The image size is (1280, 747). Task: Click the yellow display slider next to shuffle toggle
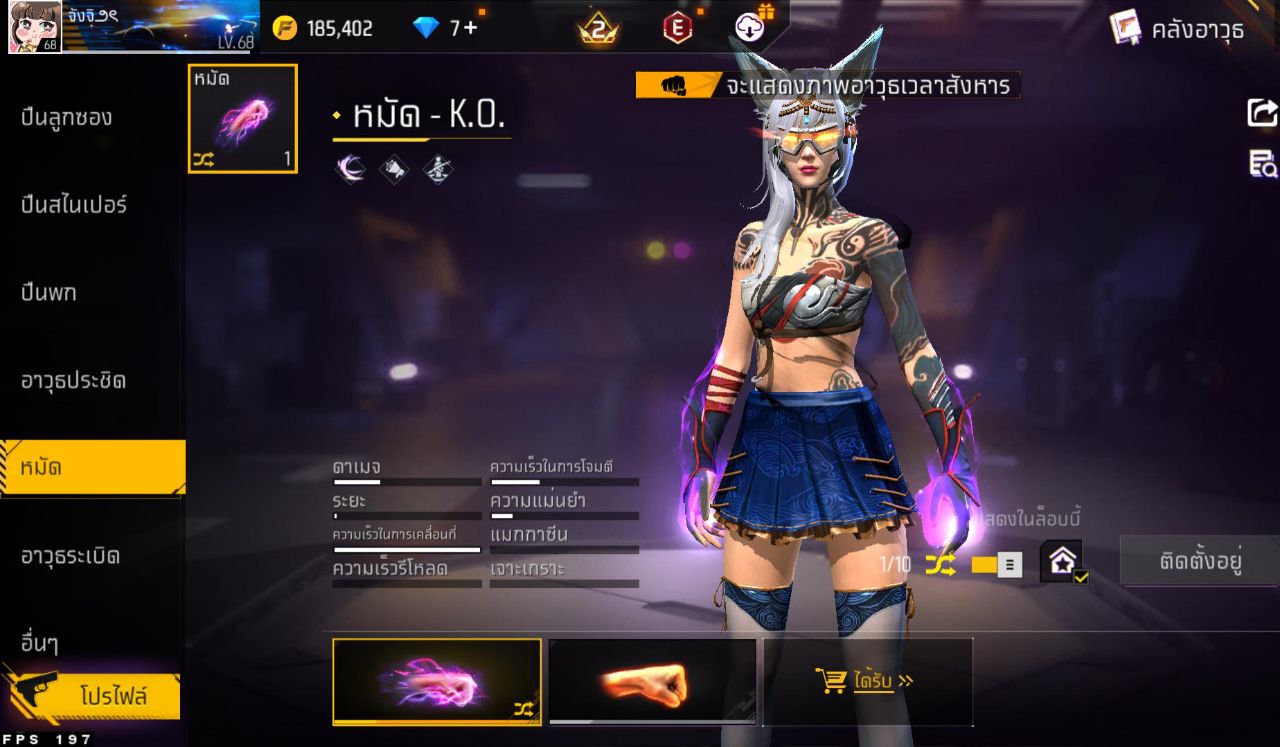pyautogui.click(x=984, y=563)
